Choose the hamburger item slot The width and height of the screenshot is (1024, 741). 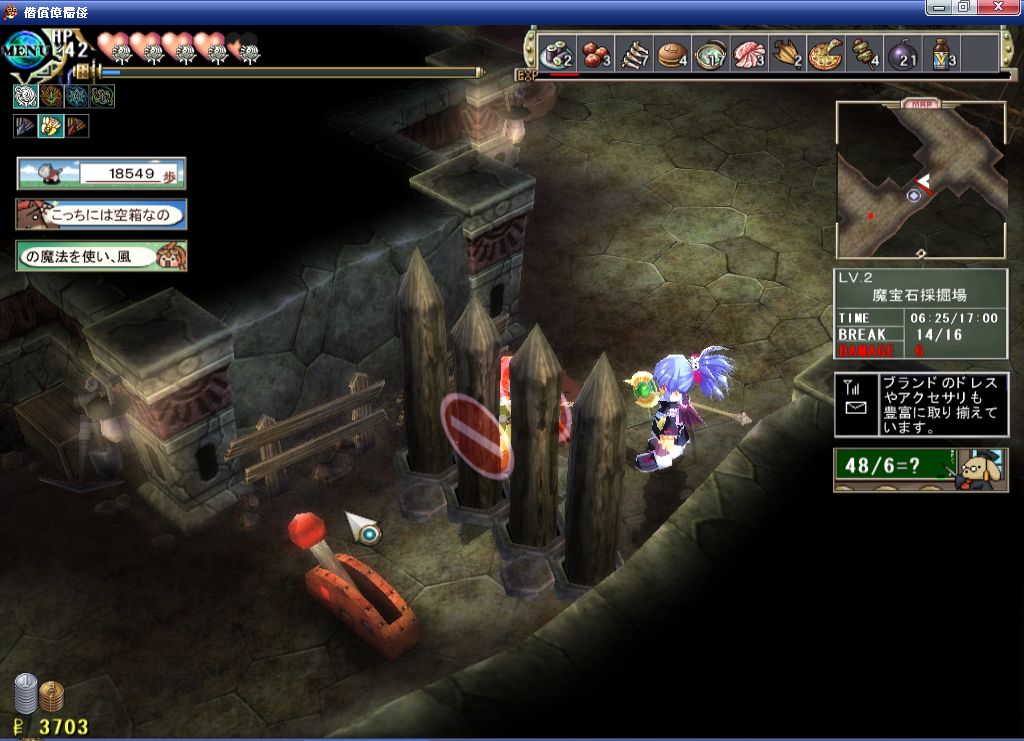[x=671, y=53]
